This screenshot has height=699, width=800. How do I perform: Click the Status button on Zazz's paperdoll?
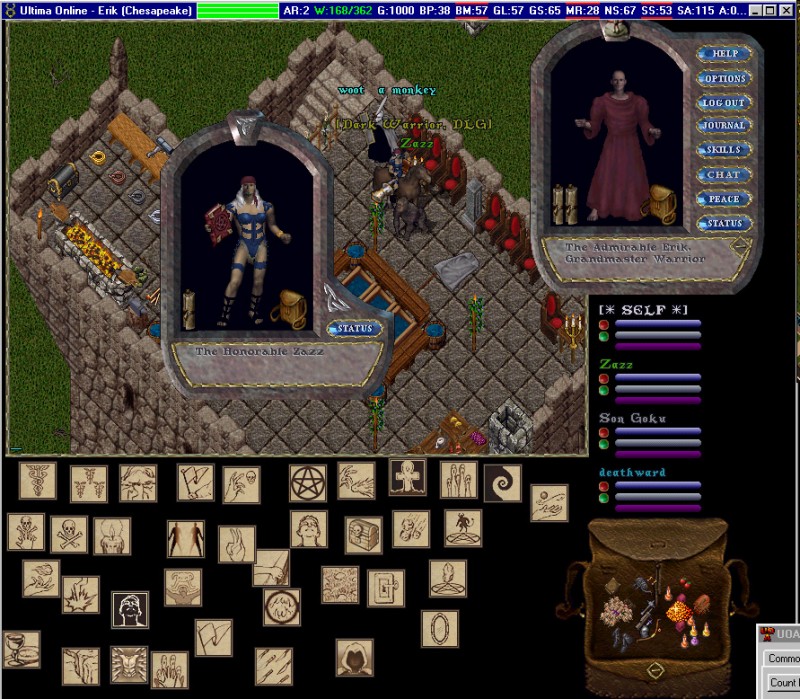point(353,328)
